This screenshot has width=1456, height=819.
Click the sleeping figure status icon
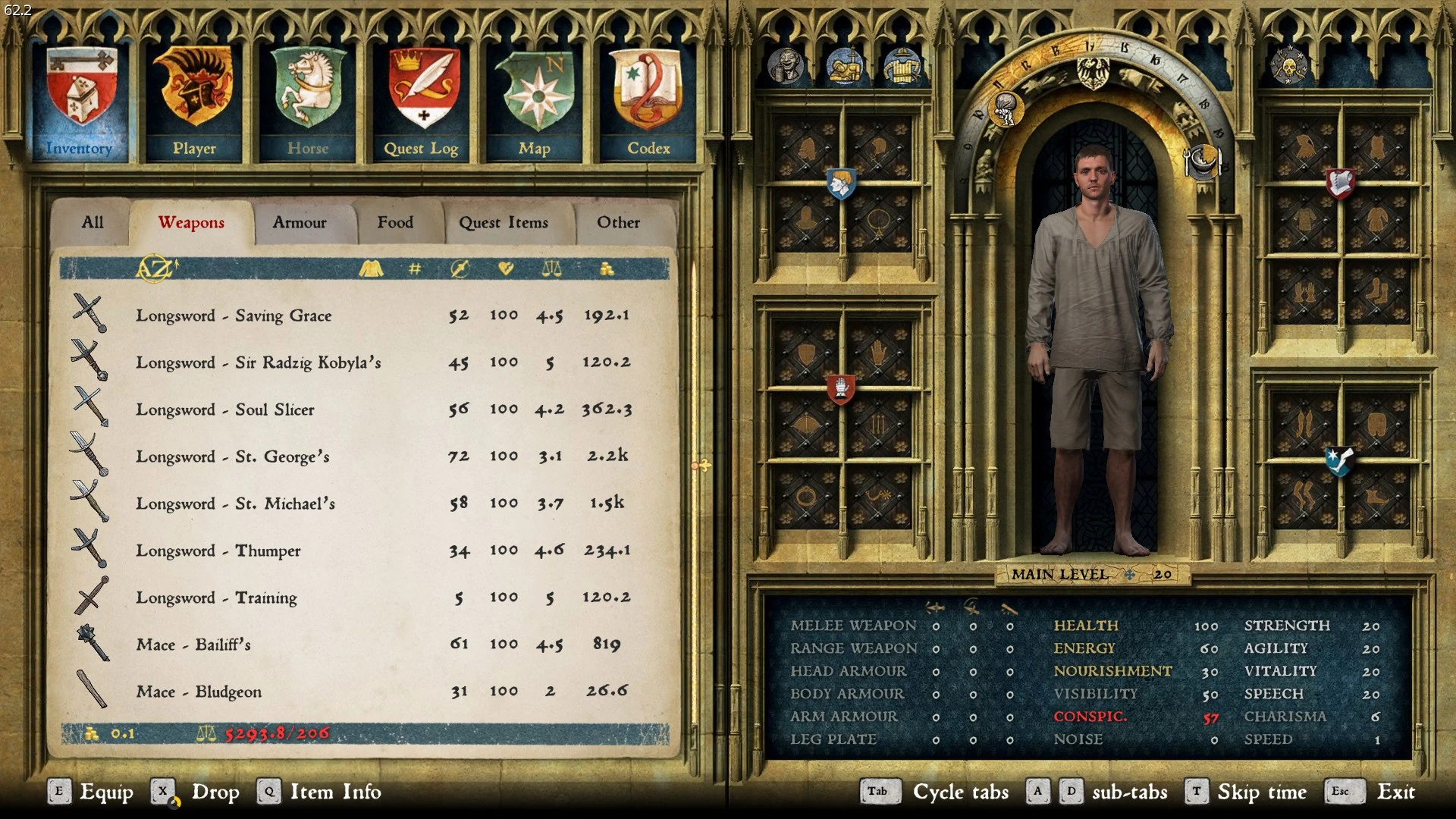coord(844,67)
